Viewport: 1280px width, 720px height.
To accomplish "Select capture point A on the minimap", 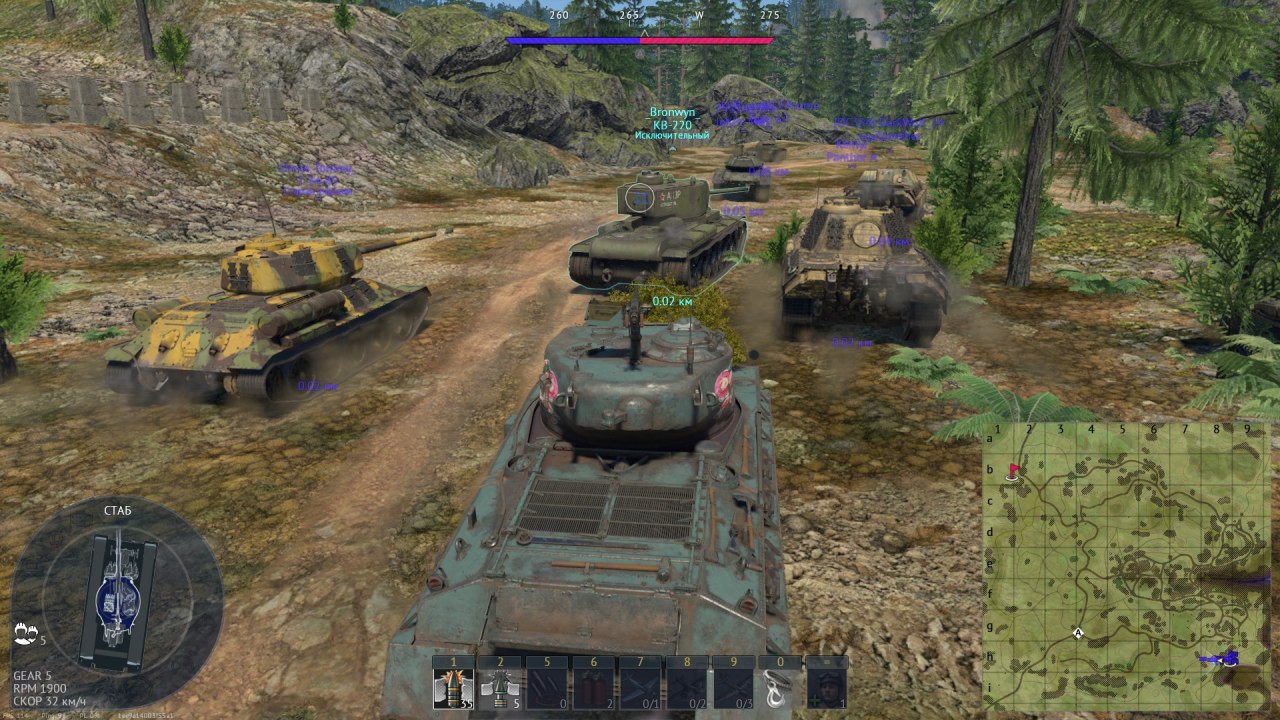I will coord(1078,632).
